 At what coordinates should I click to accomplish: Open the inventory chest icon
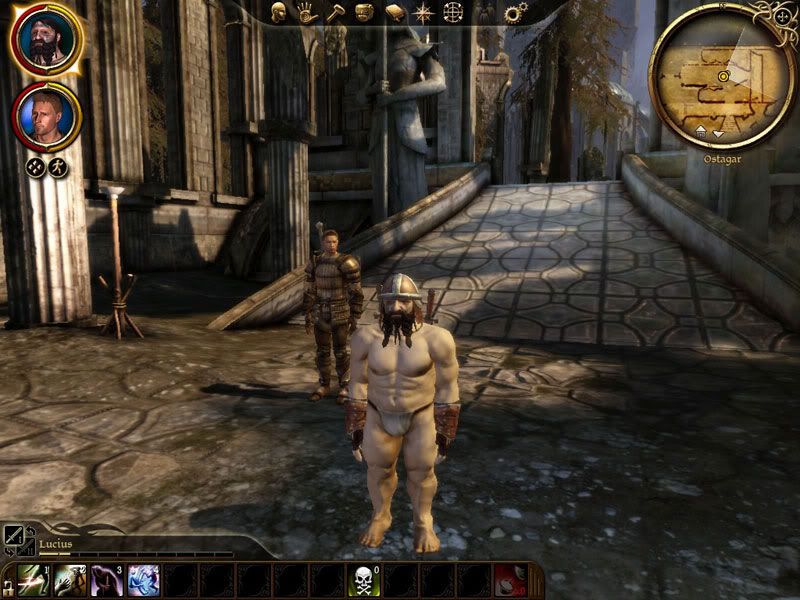[x=365, y=12]
